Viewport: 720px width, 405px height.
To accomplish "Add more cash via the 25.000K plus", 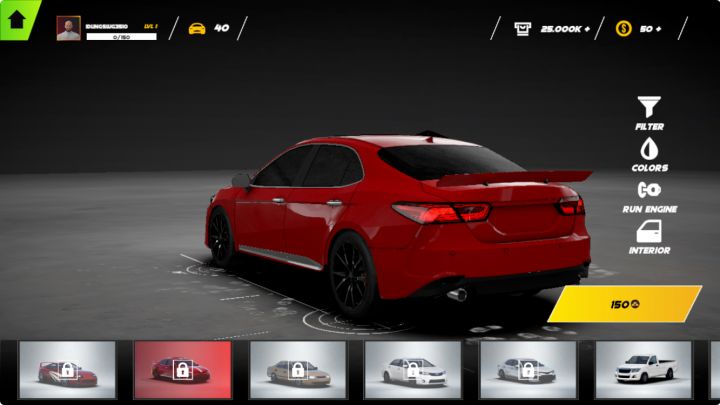I will pos(584,28).
